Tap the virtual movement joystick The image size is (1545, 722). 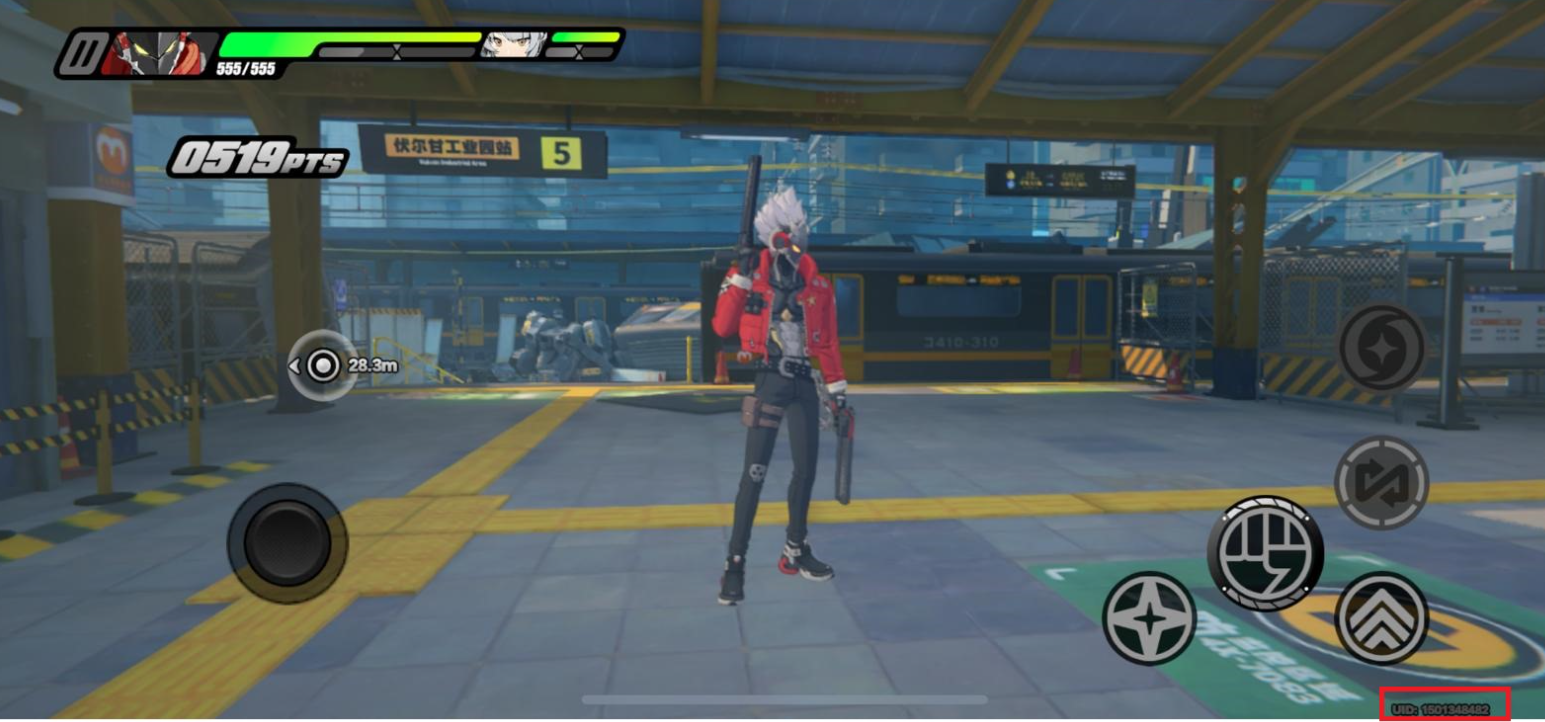(287, 542)
